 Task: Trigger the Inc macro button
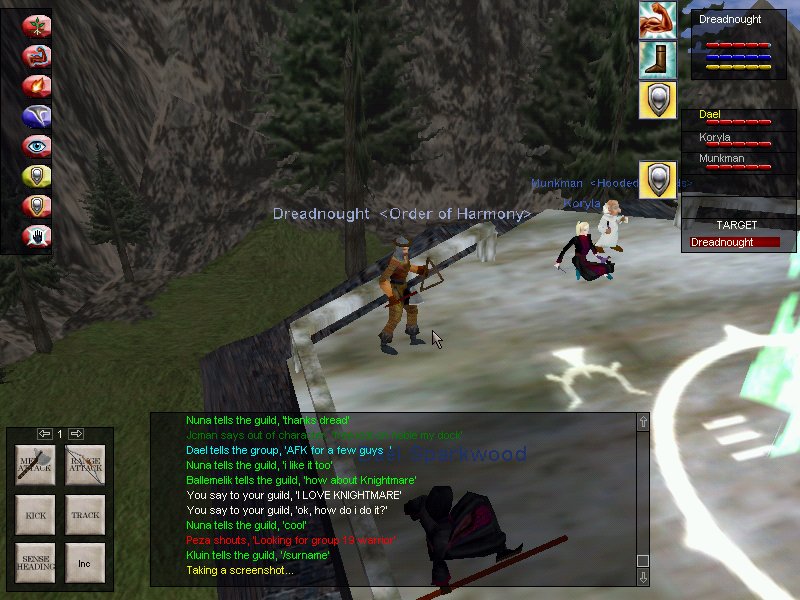point(84,563)
